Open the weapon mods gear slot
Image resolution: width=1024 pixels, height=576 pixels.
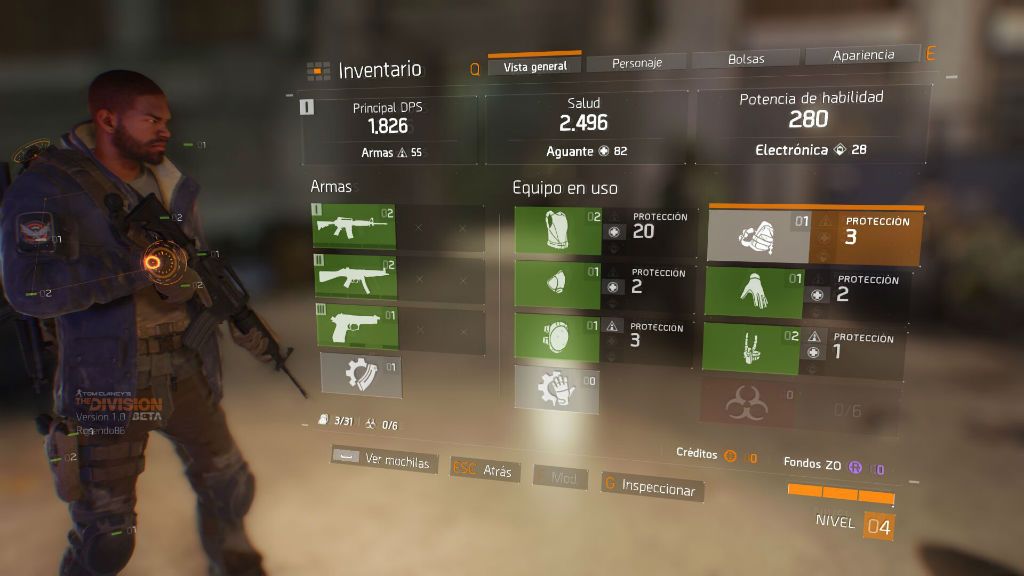click(x=360, y=376)
